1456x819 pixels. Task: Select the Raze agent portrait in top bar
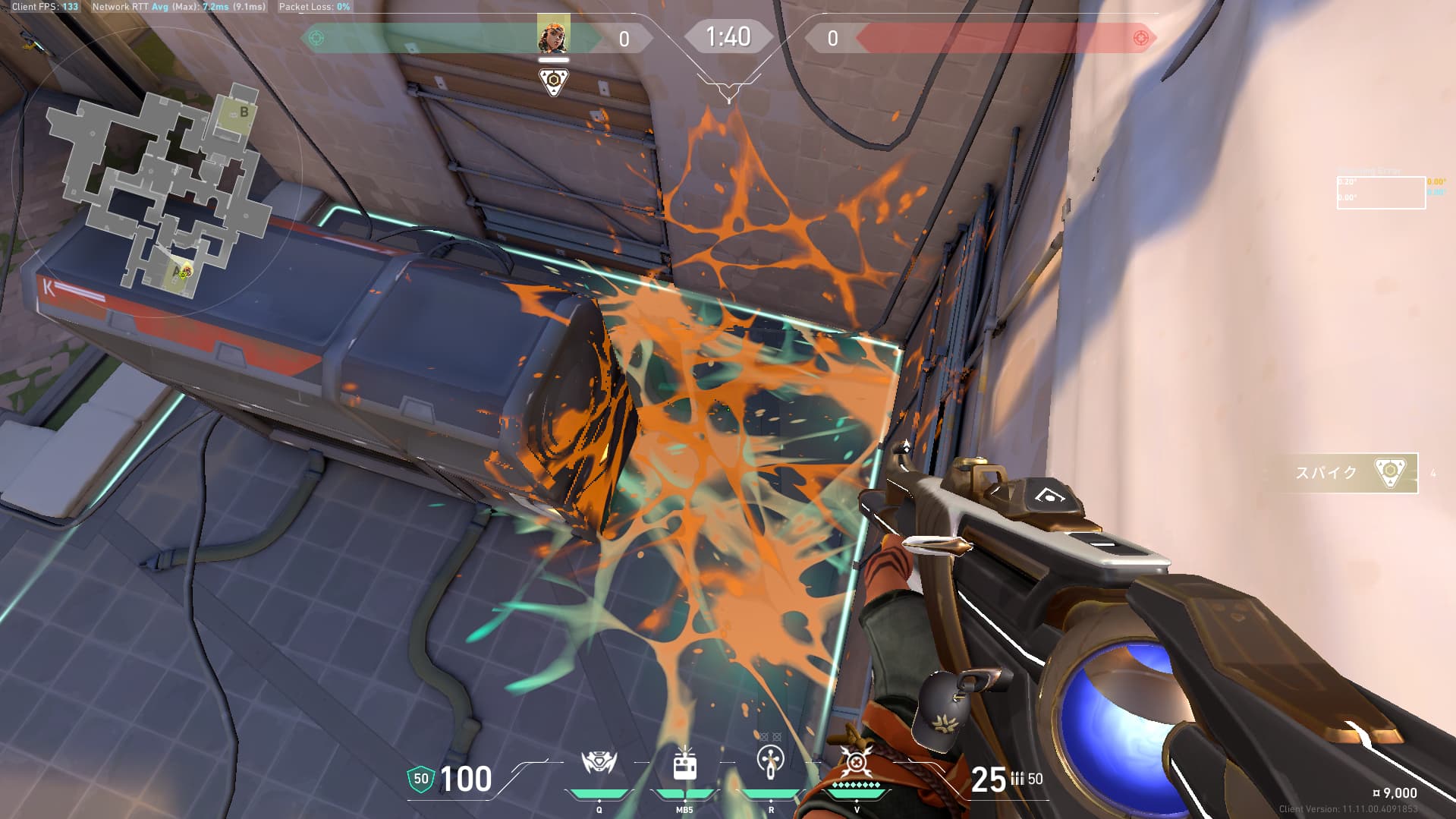[553, 34]
